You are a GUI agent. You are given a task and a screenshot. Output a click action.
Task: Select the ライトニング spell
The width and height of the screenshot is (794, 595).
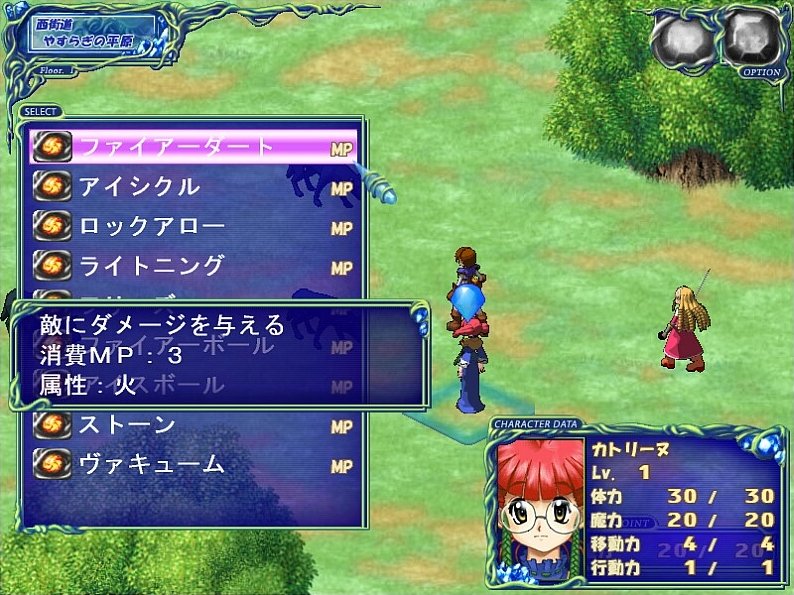[x=190, y=267]
